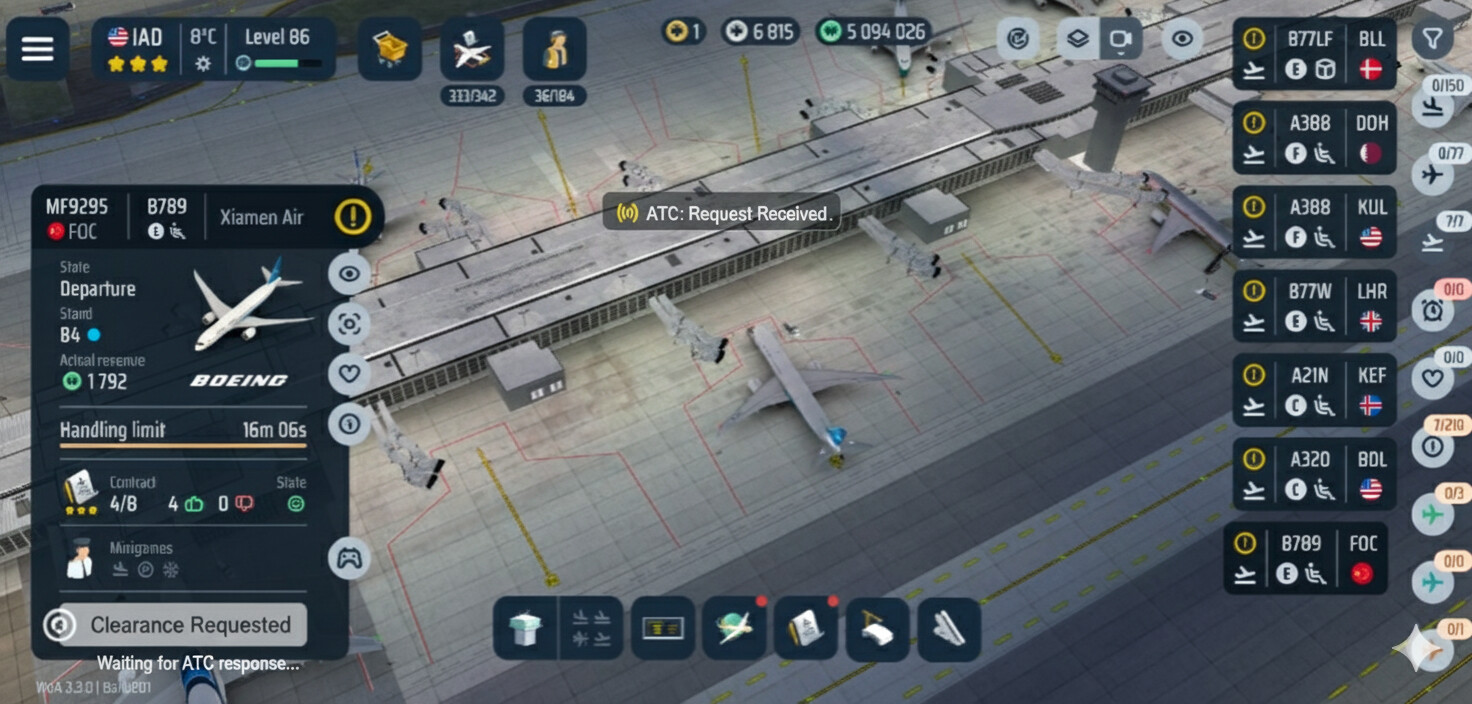Select the B77LF flight to BLL
The width and height of the screenshot is (1472, 704).
coord(1313,55)
